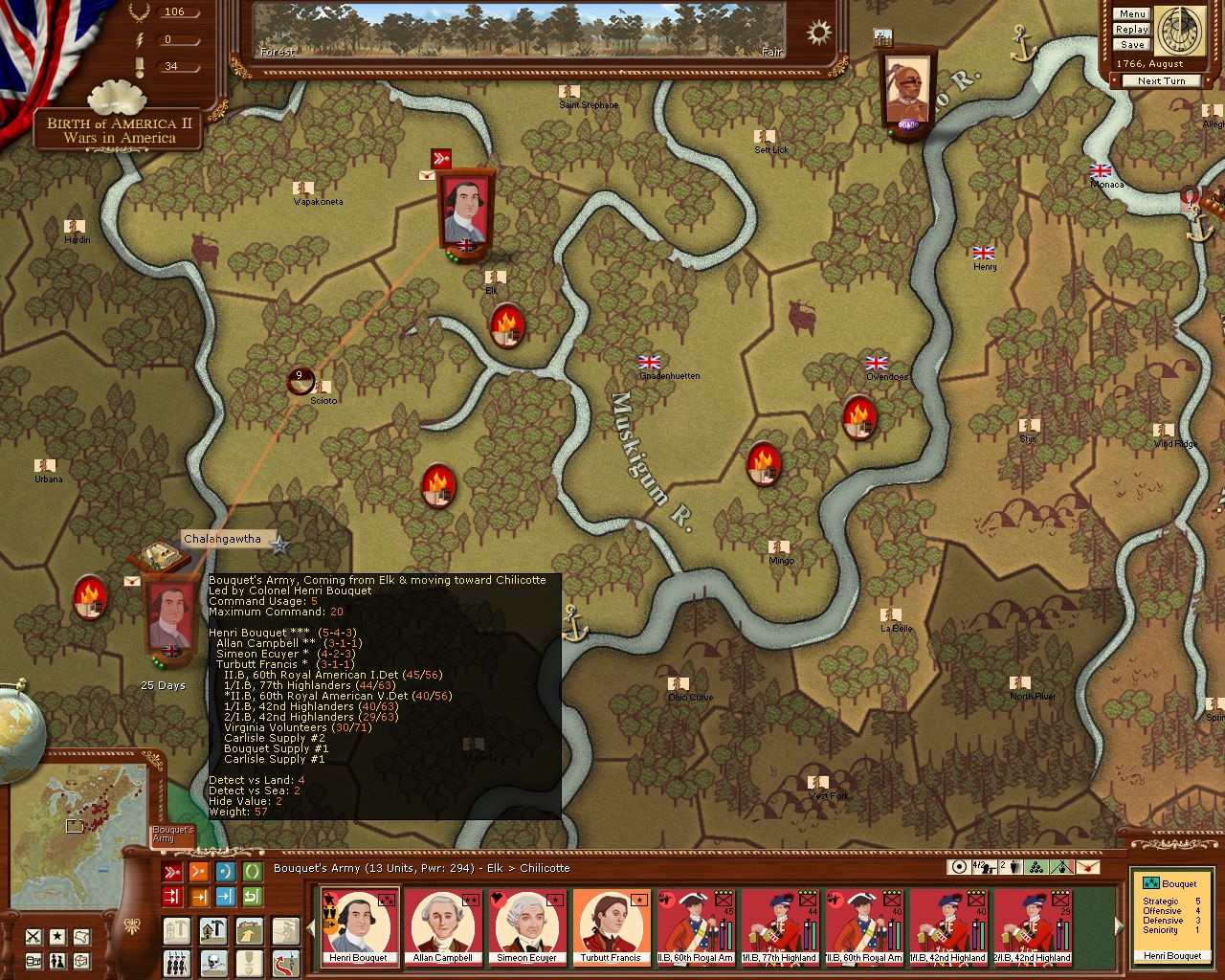Show next units with the right arrow

[1117, 926]
